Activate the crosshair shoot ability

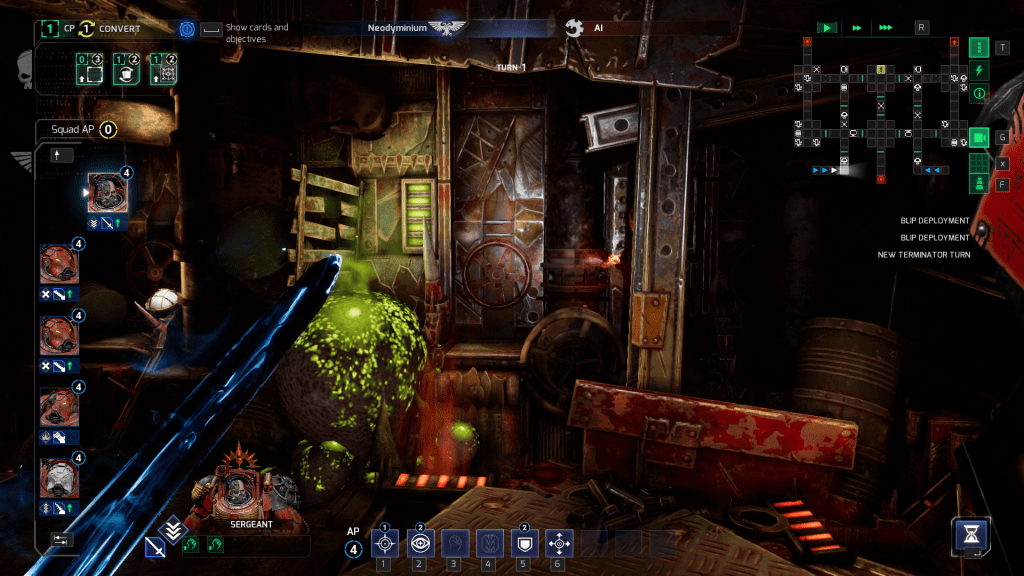click(384, 543)
